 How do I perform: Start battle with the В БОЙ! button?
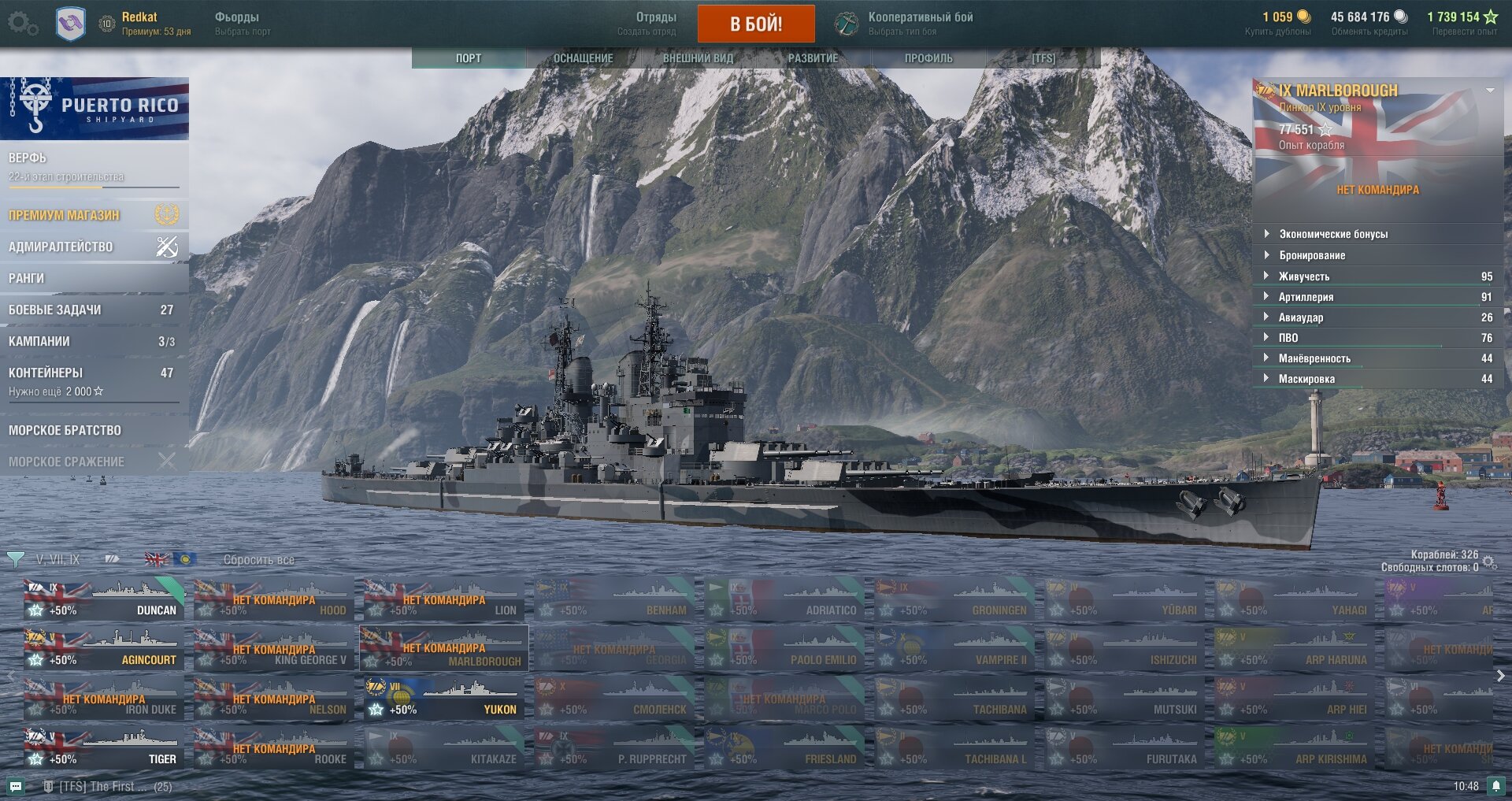[x=755, y=24]
